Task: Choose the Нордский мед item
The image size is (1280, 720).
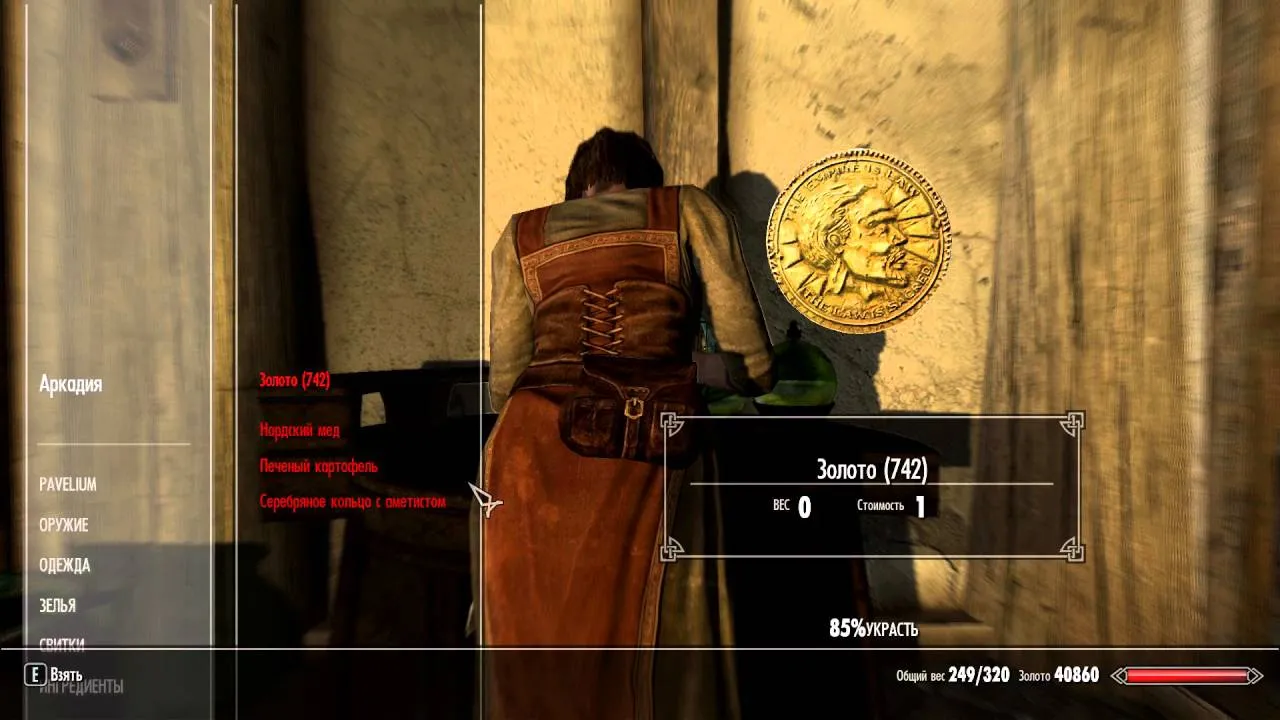Action: (x=299, y=430)
